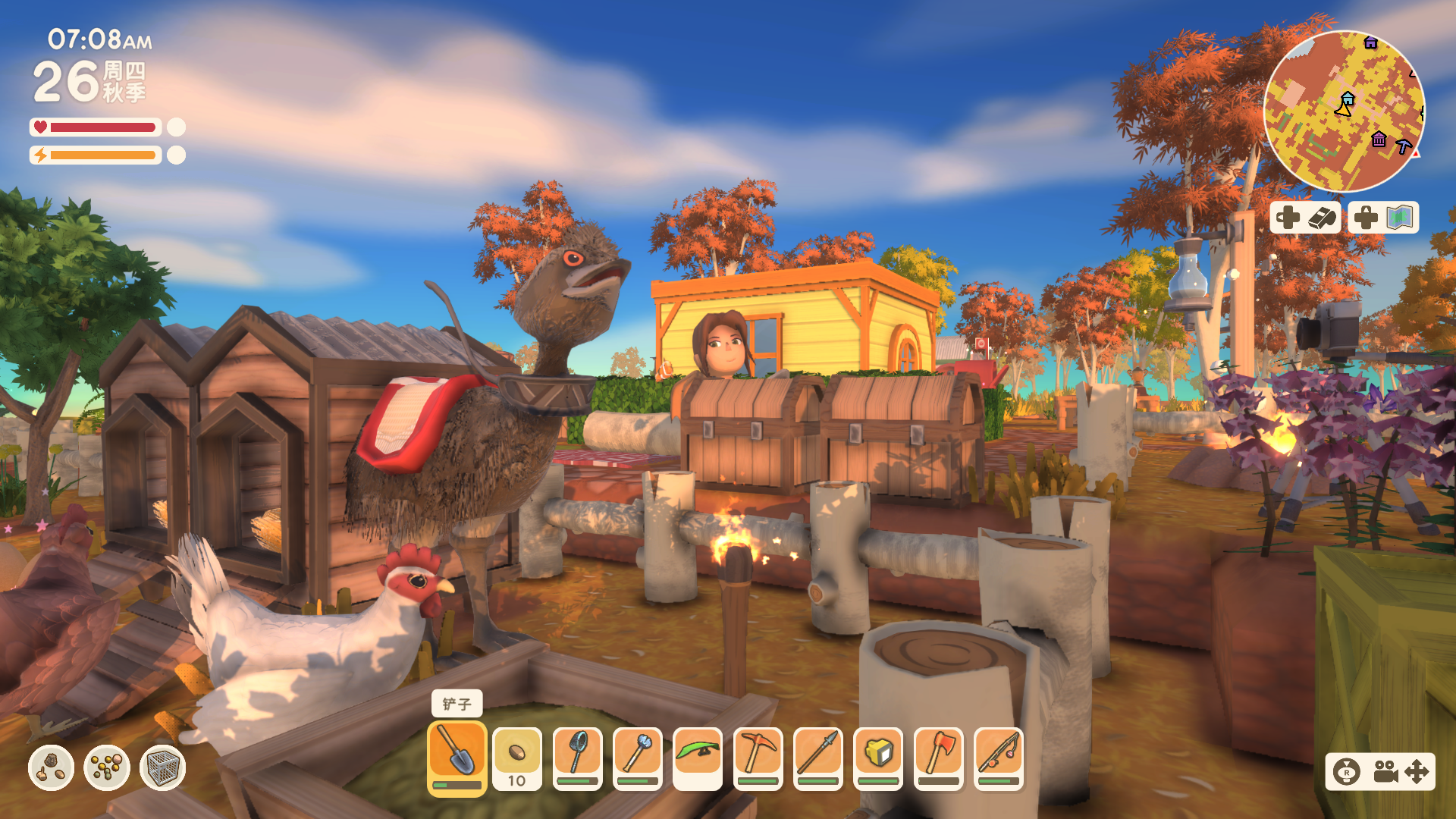The width and height of the screenshot is (1456, 819).
Task: Select the shovel hotbar slot
Action: 457,755
